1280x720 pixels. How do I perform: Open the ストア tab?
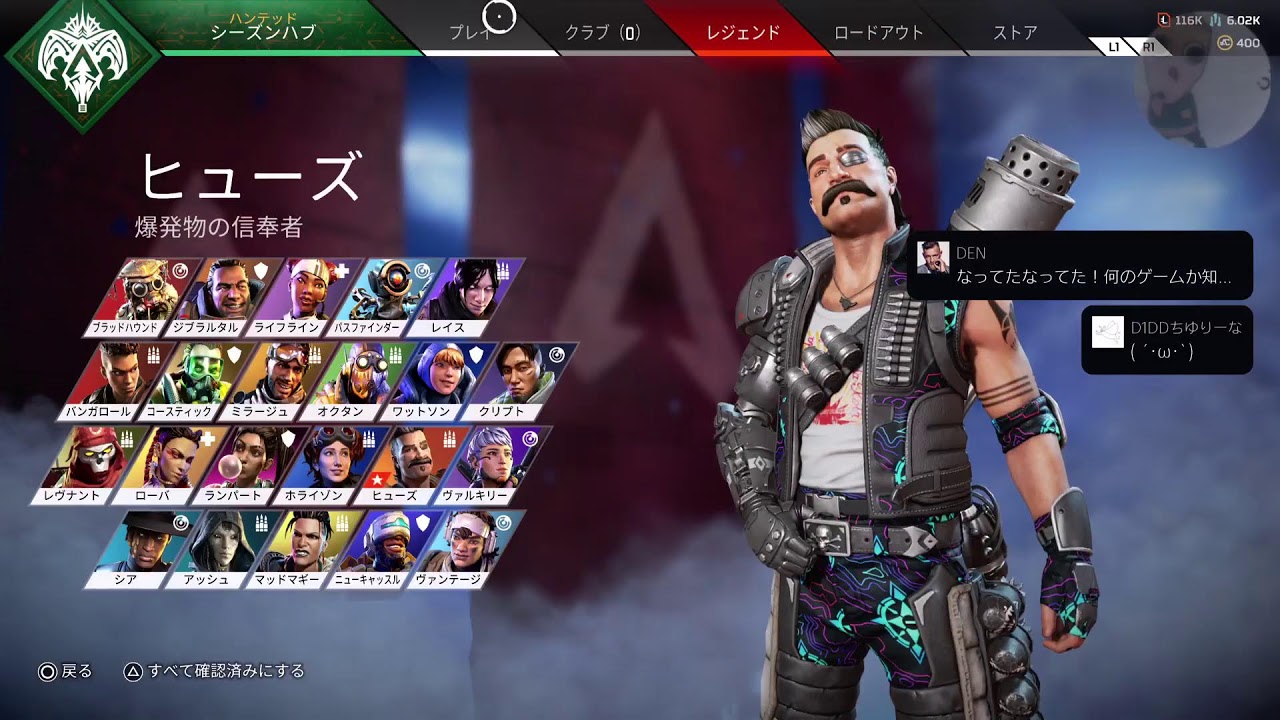1015,32
